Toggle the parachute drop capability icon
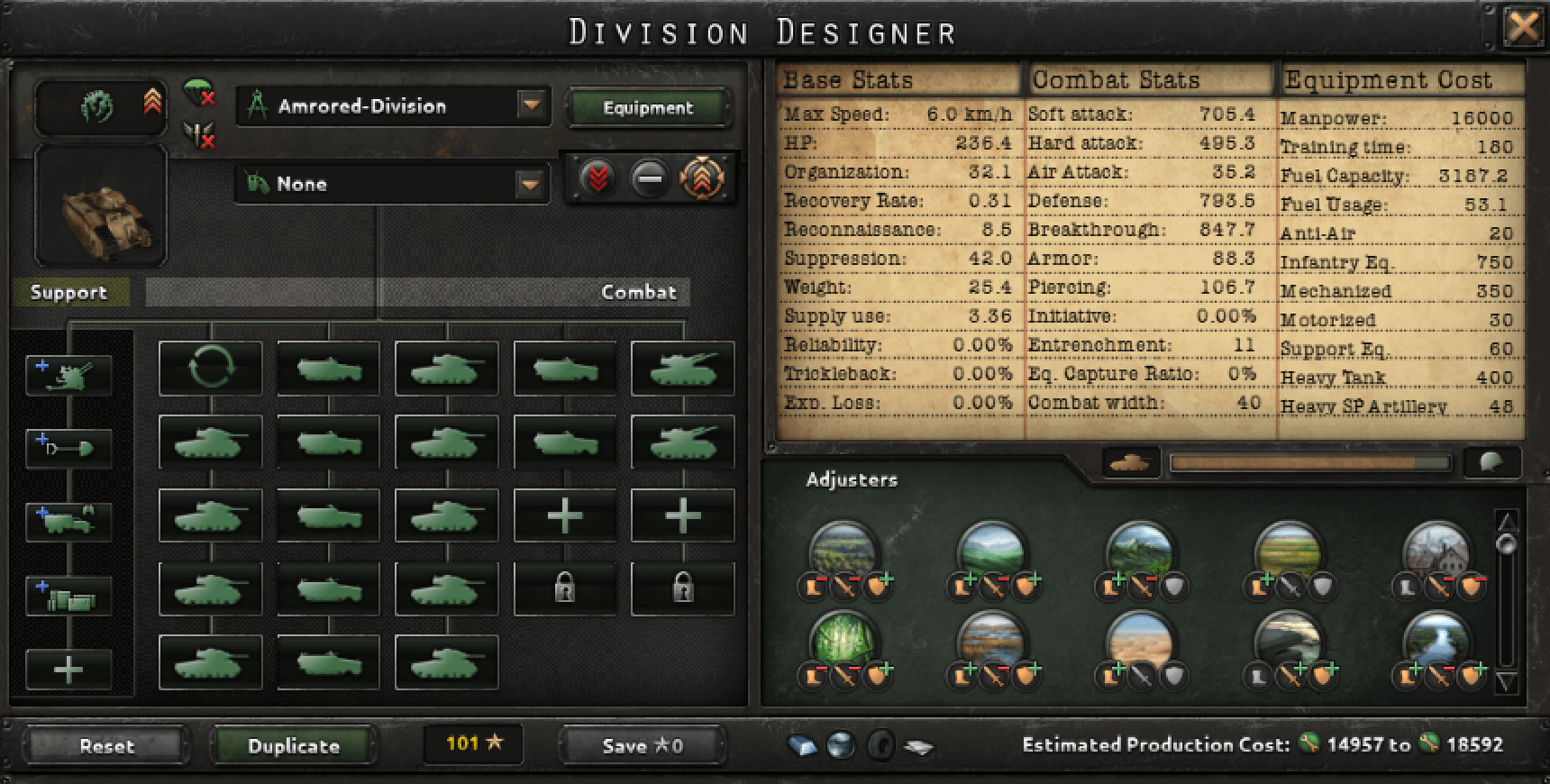Screen dimensions: 1550x784 (196, 96)
